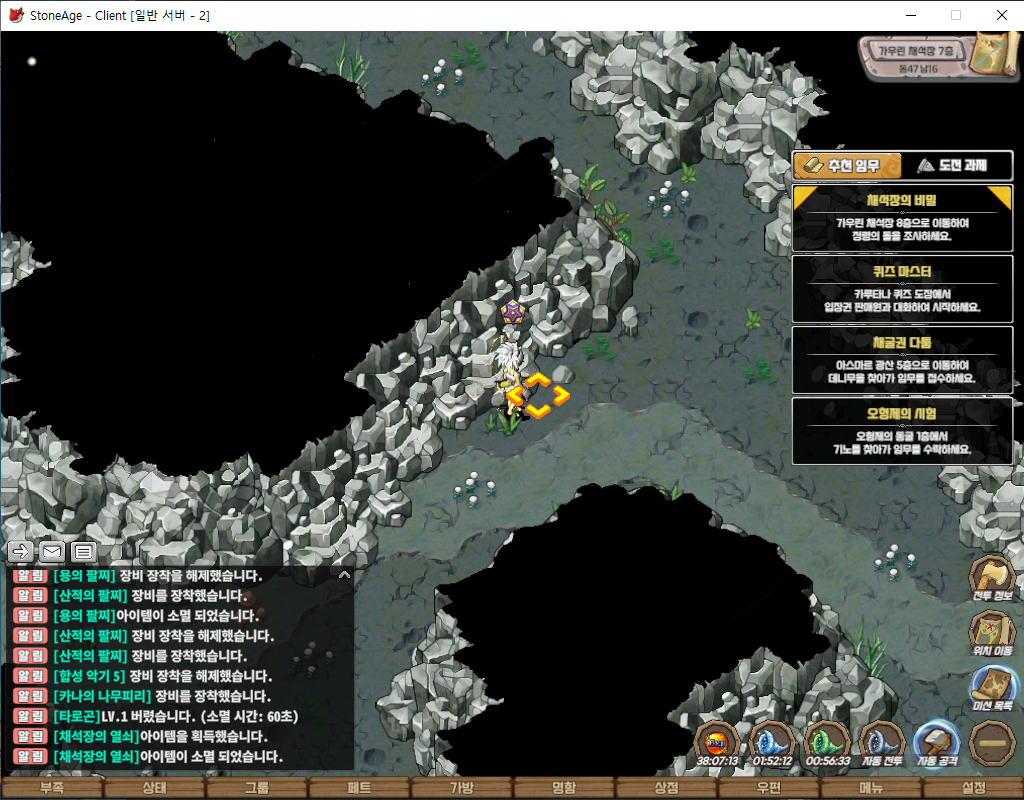Open the 오형제의 시험 quest entry
1024x800 pixels.
[902, 431]
